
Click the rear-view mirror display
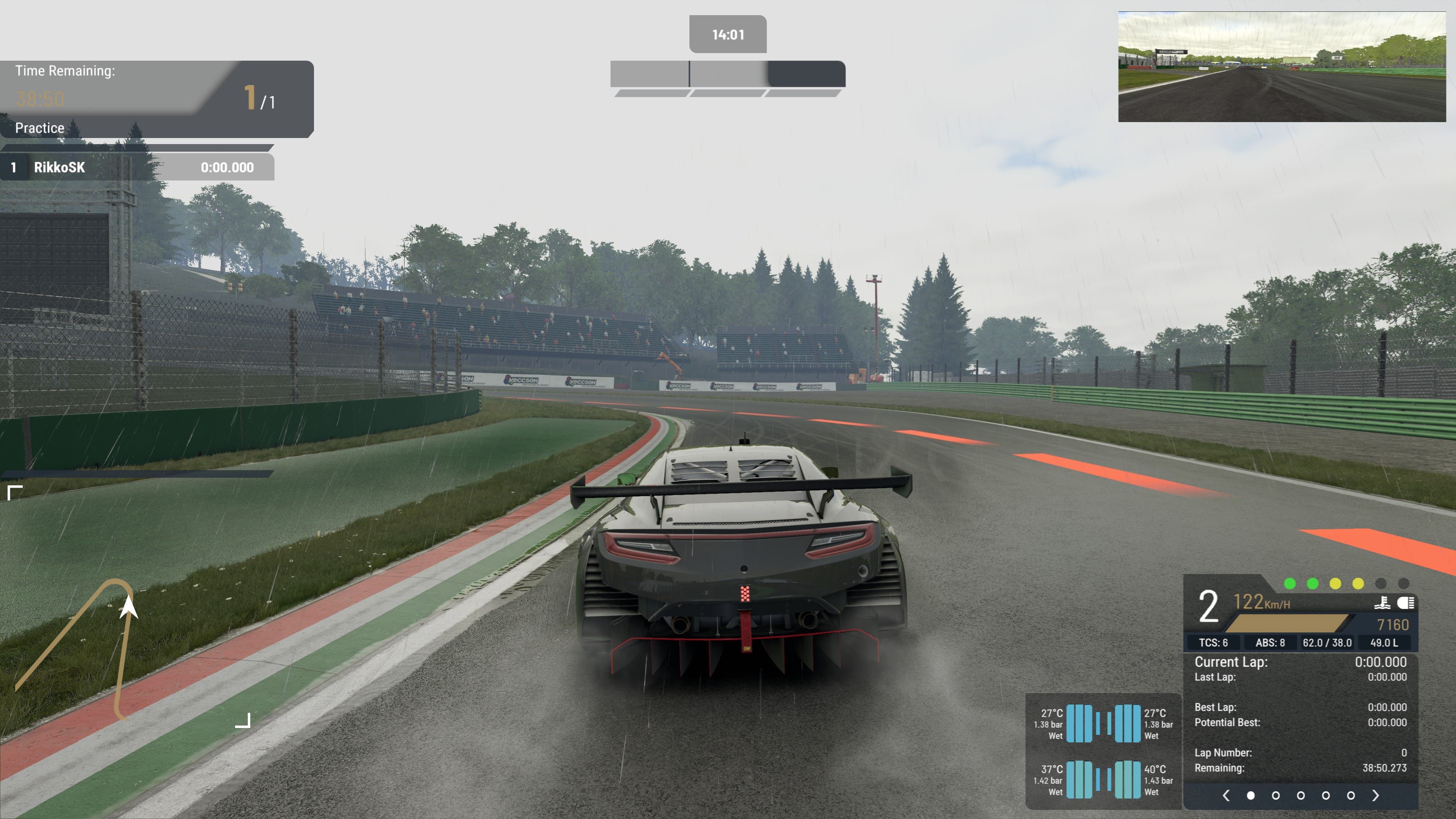click(1281, 67)
